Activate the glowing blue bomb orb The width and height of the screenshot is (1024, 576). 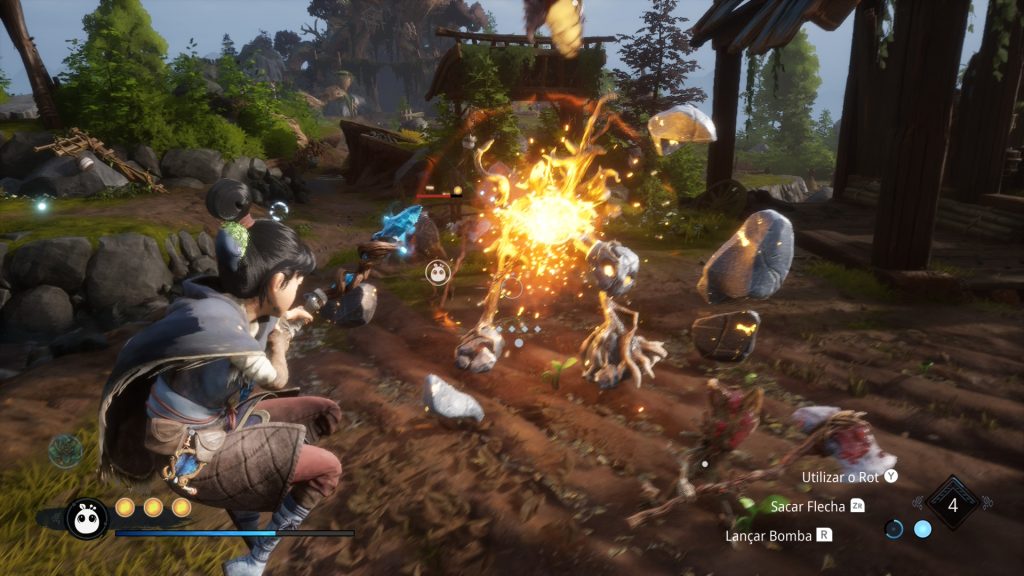pyautogui.click(x=922, y=529)
